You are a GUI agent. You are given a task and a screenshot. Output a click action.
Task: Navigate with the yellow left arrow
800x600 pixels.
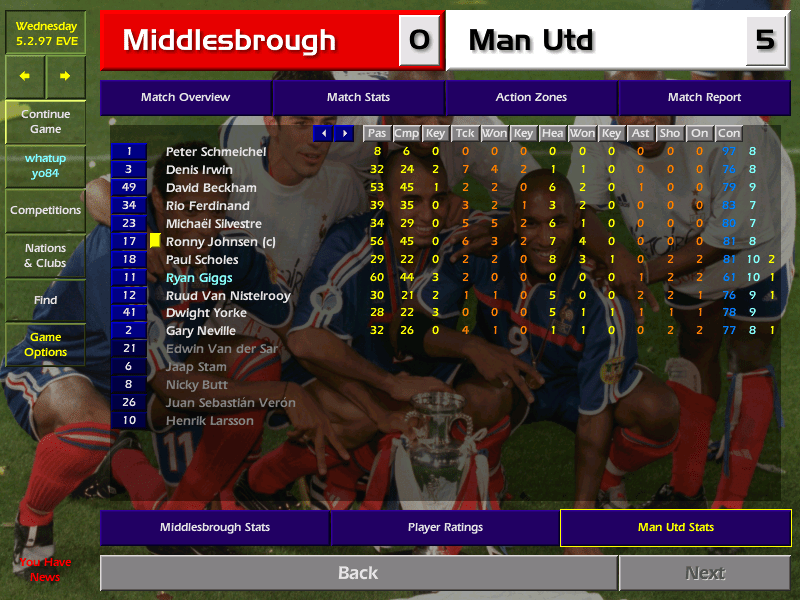pos(25,76)
